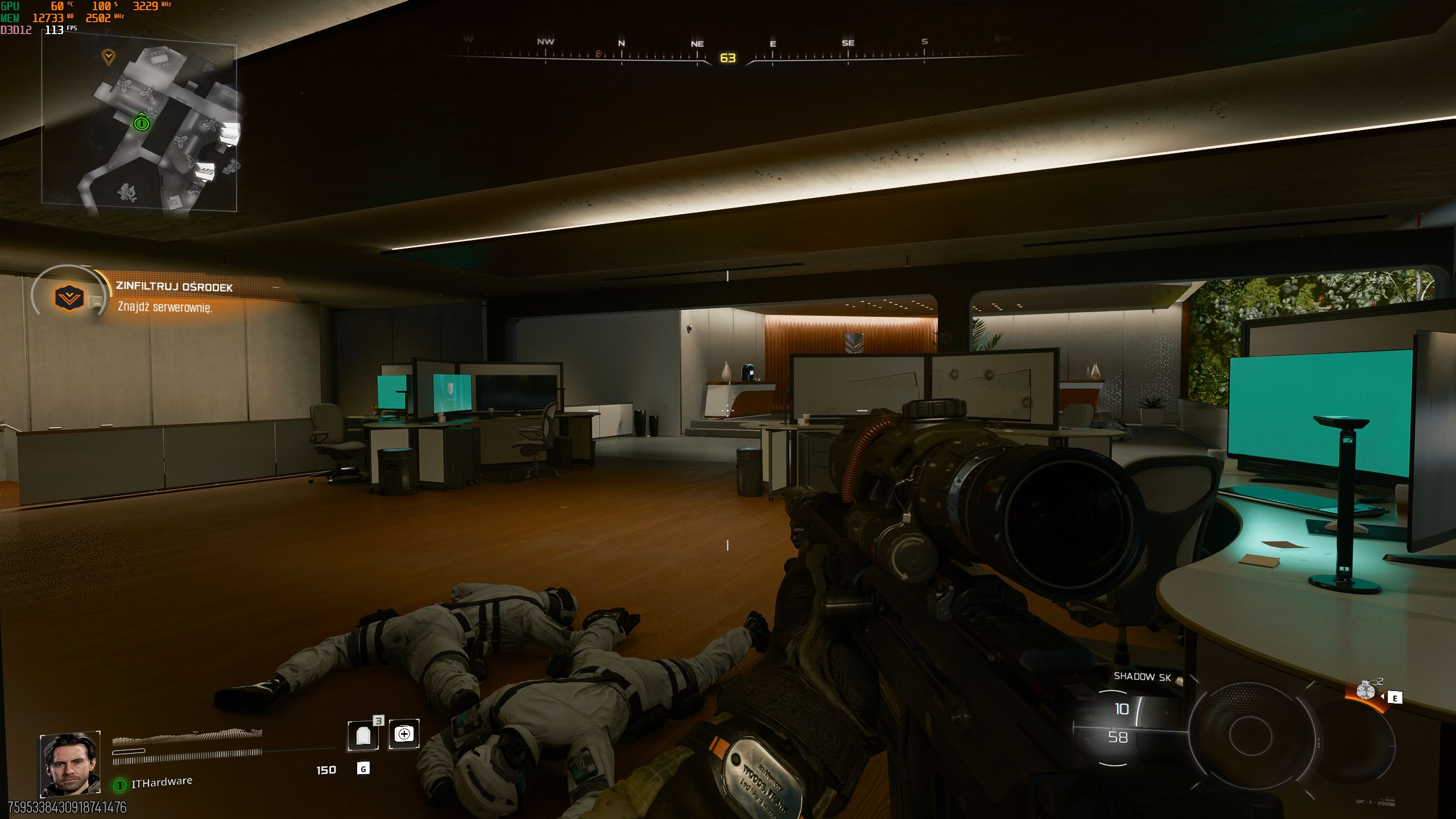The height and width of the screenshot is (819, 1456).
Task: Use the medkit item slot
Action: click(x=404, y=734)
